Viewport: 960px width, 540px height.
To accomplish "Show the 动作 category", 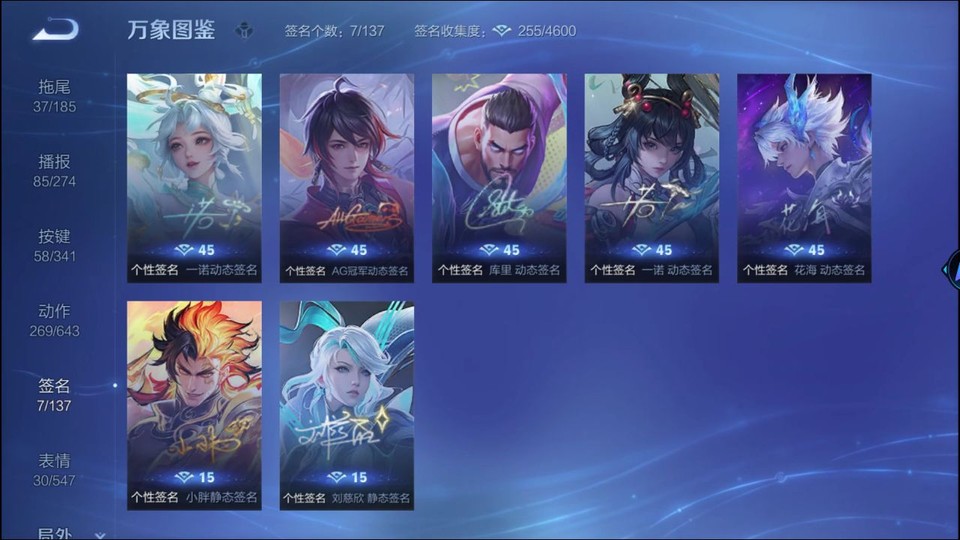I will [55, 321].
